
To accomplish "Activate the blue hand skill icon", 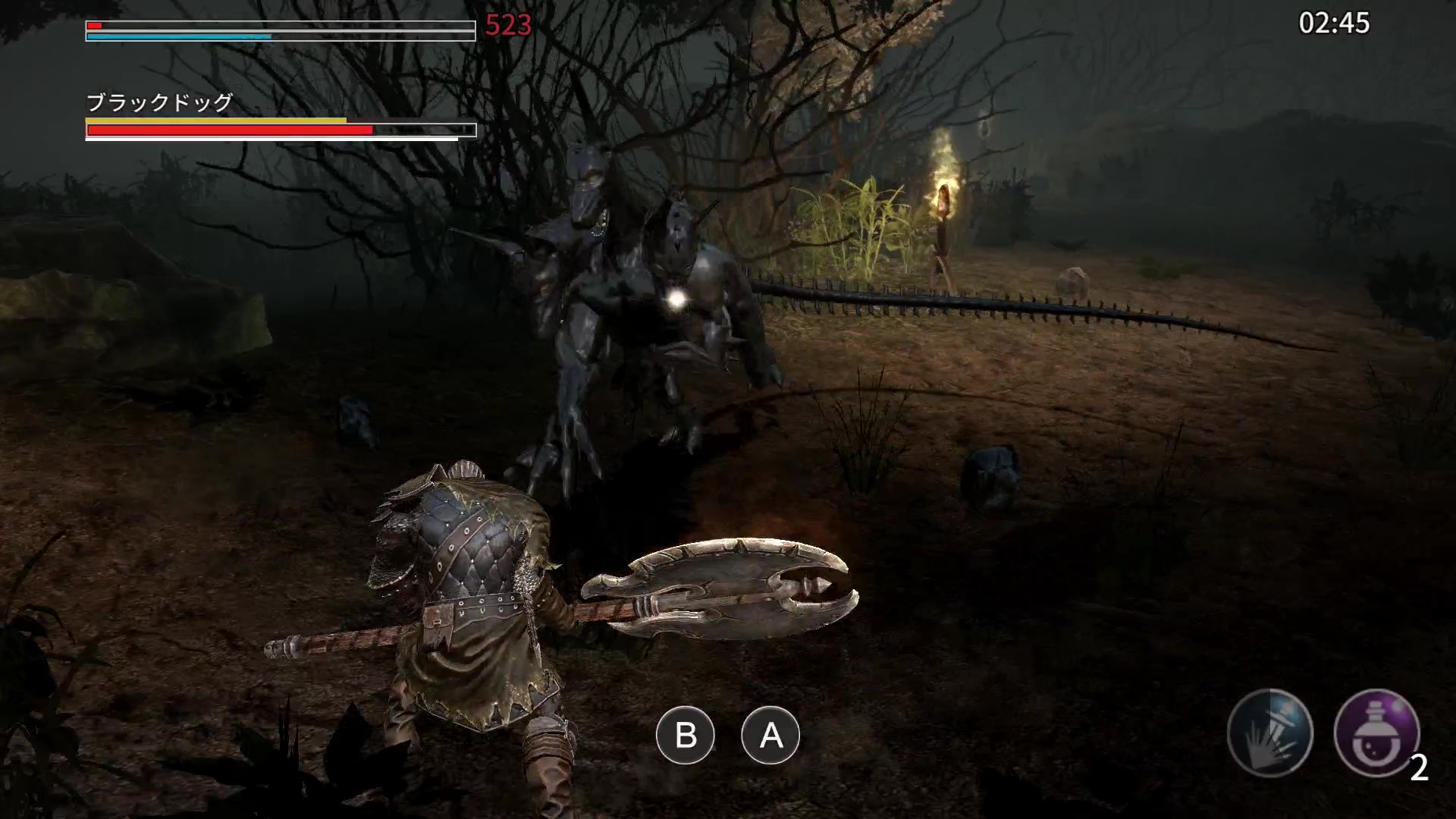I will (1269, 732).
